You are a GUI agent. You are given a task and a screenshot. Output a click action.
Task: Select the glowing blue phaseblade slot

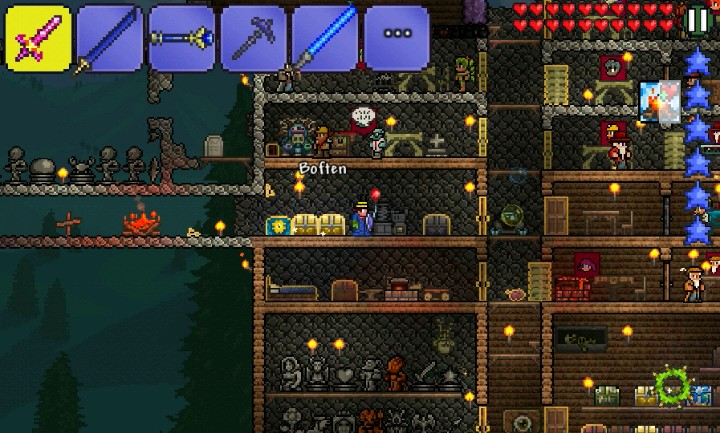326,37
